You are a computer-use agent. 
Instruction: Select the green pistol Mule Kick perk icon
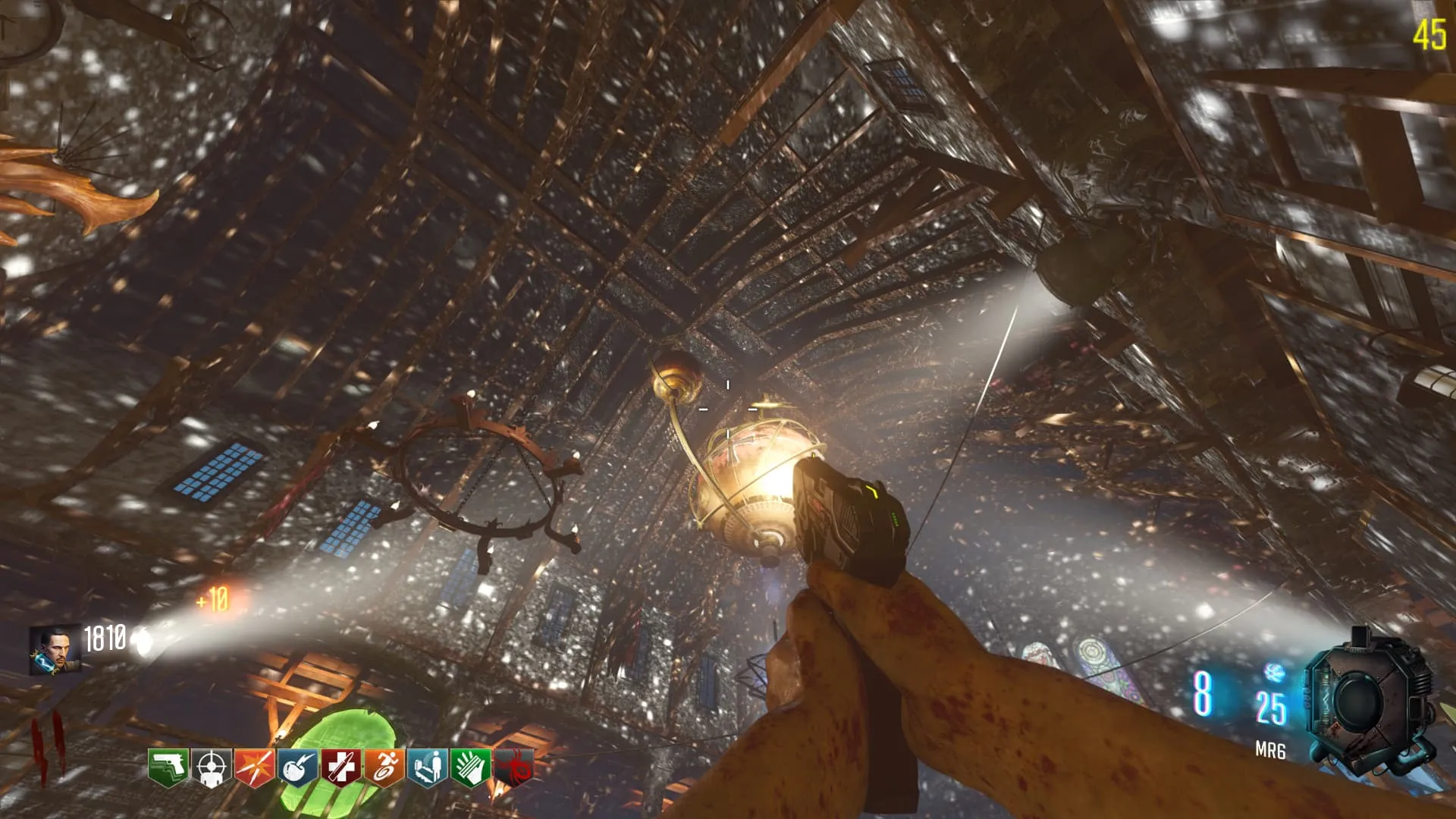click(168, 768)
